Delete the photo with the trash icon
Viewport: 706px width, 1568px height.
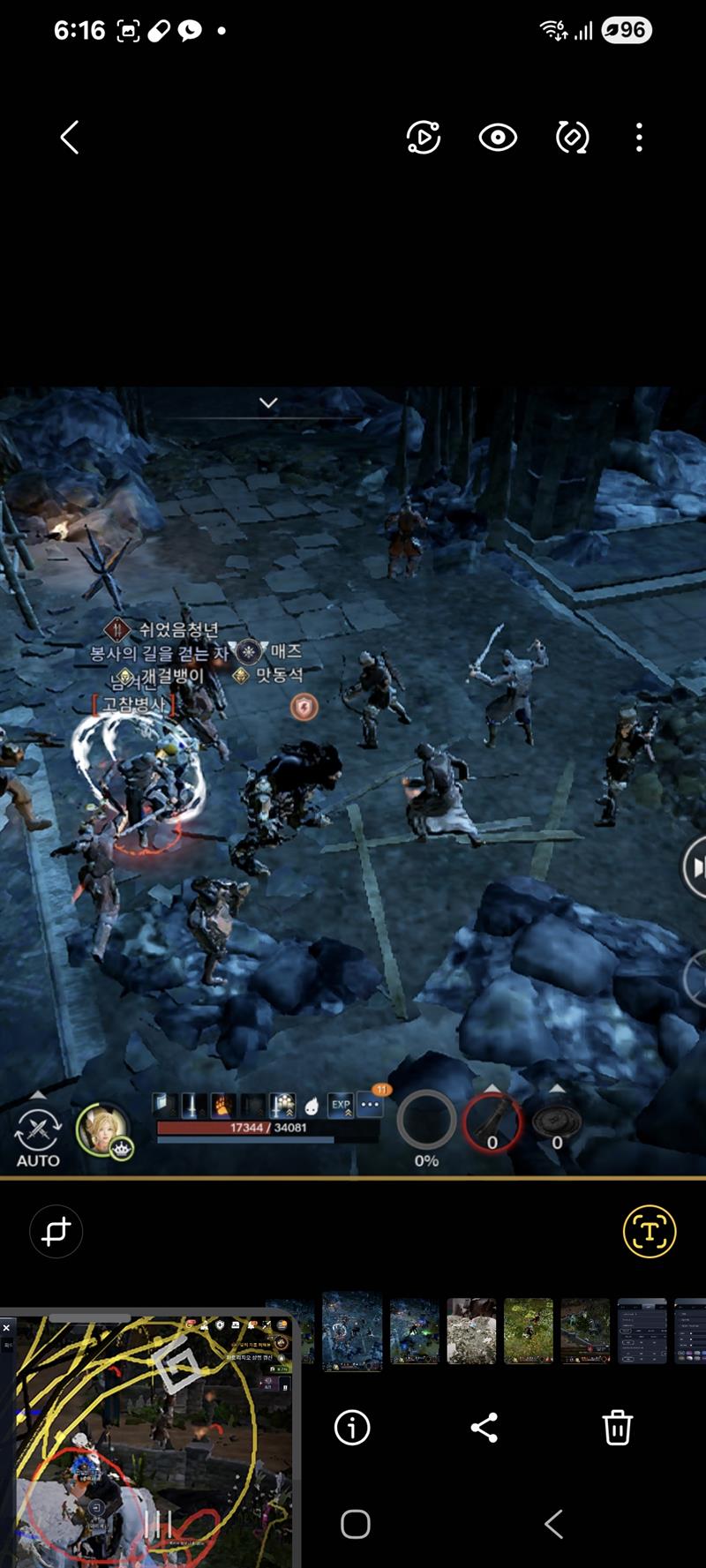pos(617,1427)
